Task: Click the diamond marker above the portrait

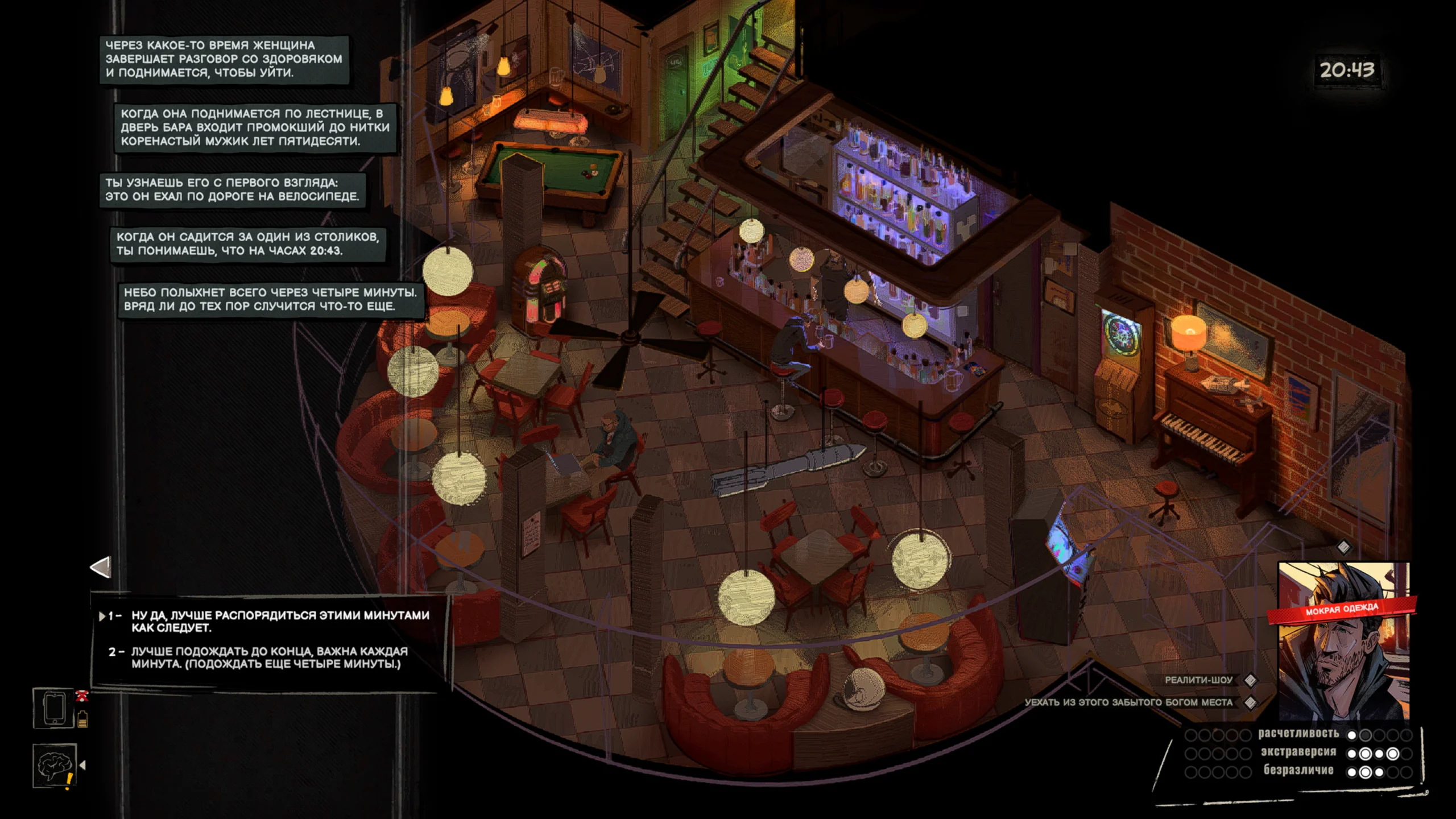Action: point(1343,547)
